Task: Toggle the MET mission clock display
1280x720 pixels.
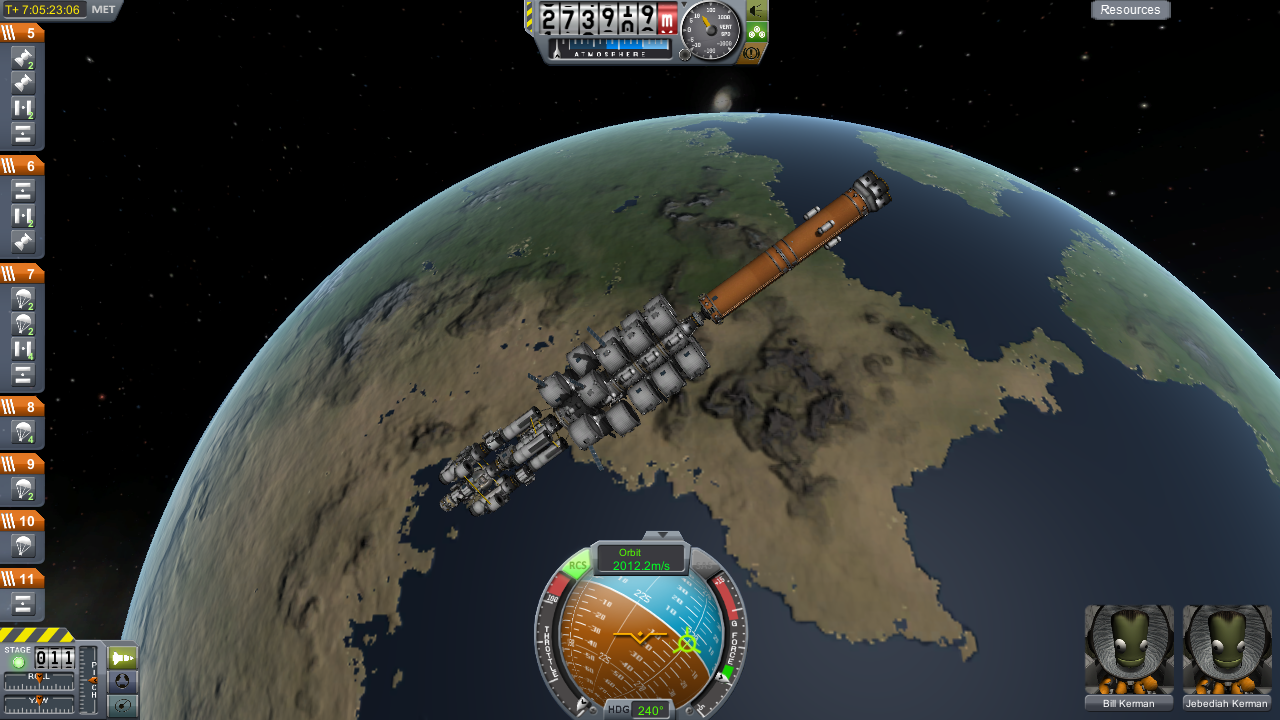Action: [x=103, y=10]
